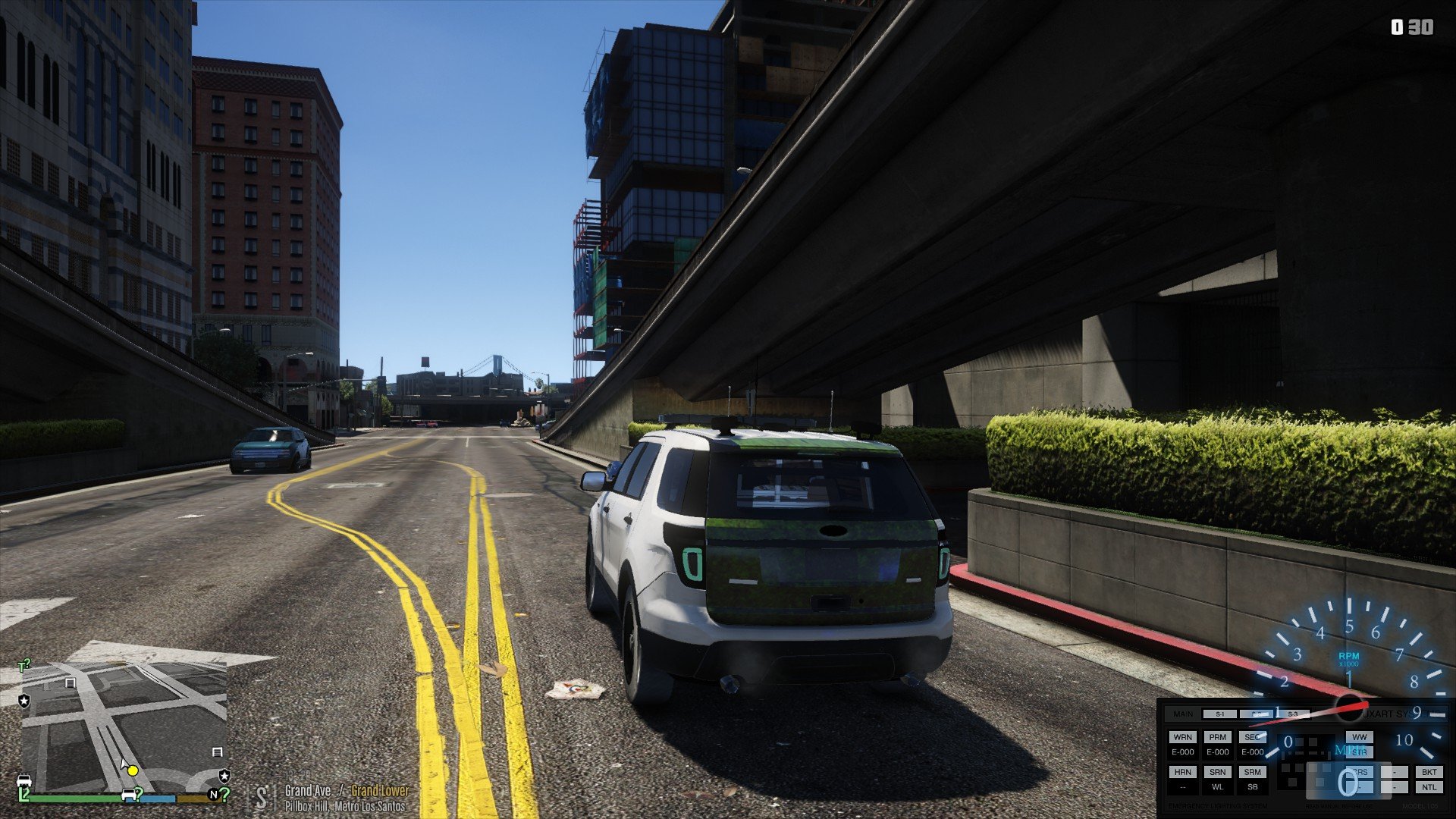Image resolution: width=1456 pixels, height=819 pixels.
Task: Toggle the PRM primary lights button
Action: click(x=1217, y=737)
